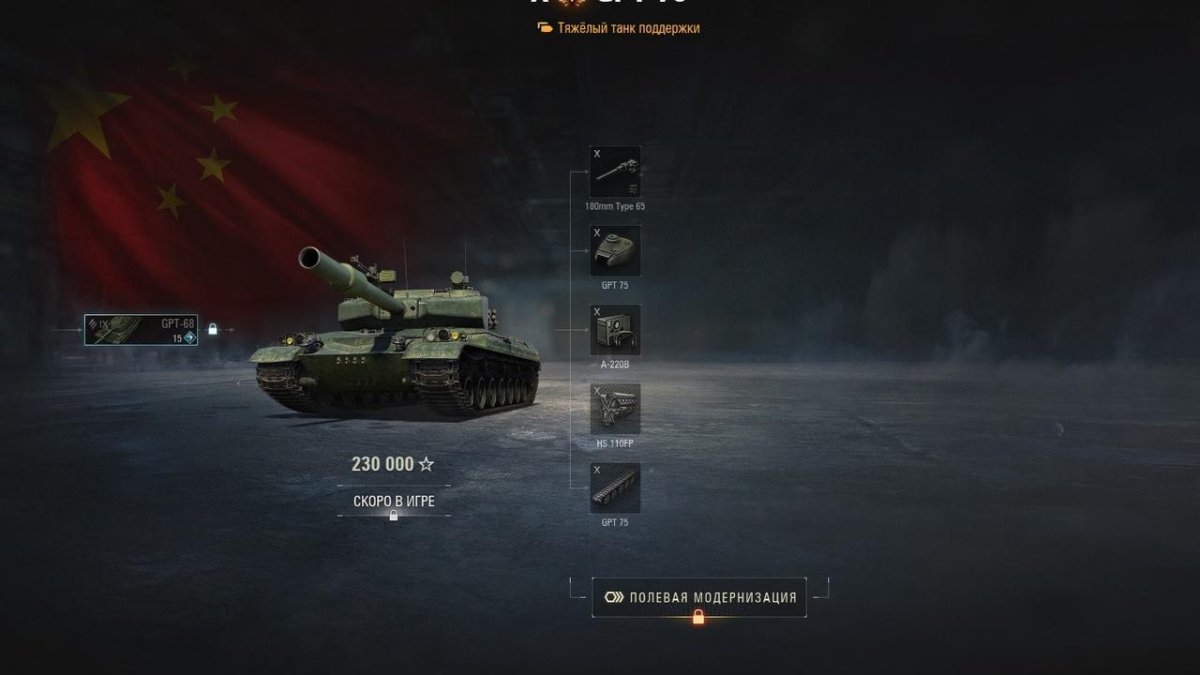This screenshot has height=675, width=1200.
Task: Pick the GPT 75 tracks module
Action: (615, 488)
